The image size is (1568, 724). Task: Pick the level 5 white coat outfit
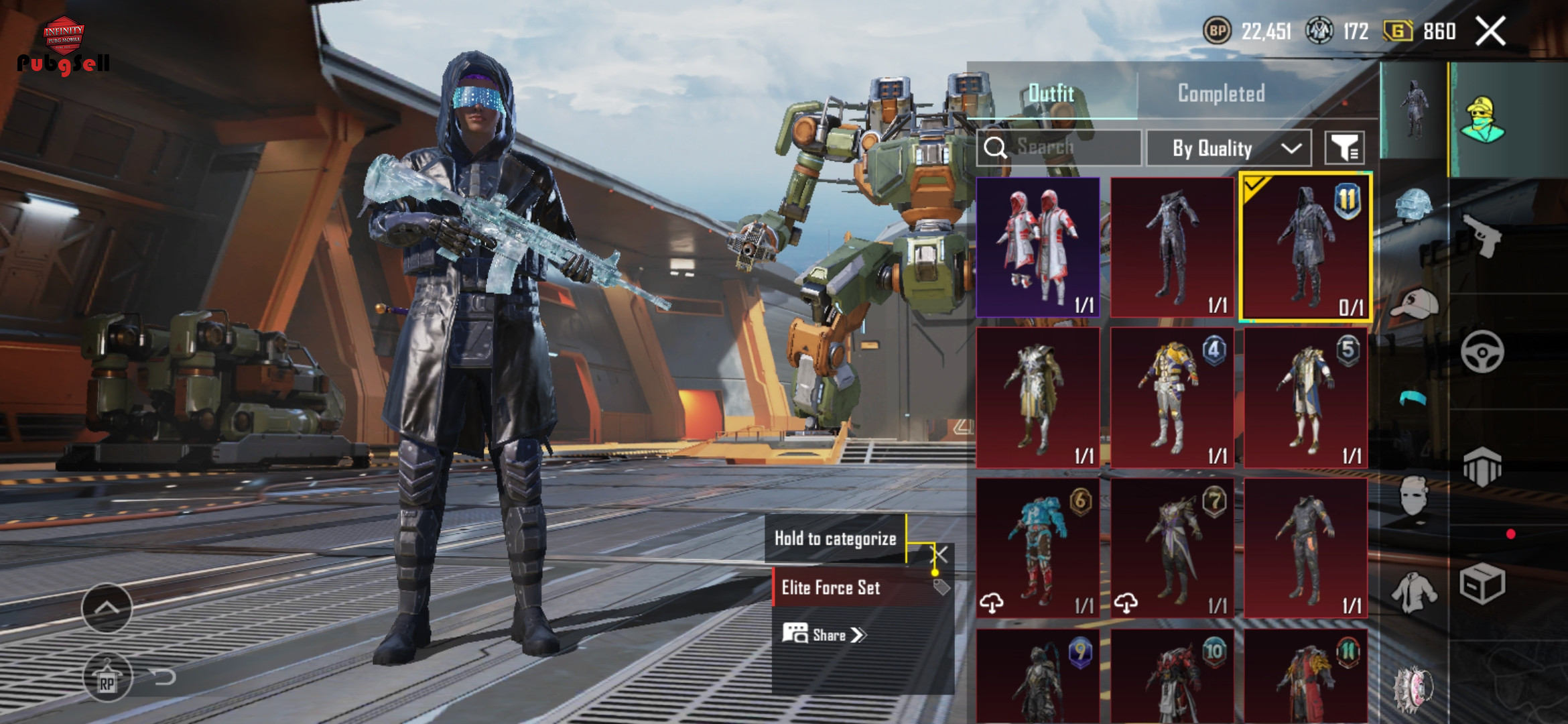click(x=1305, y=397)
